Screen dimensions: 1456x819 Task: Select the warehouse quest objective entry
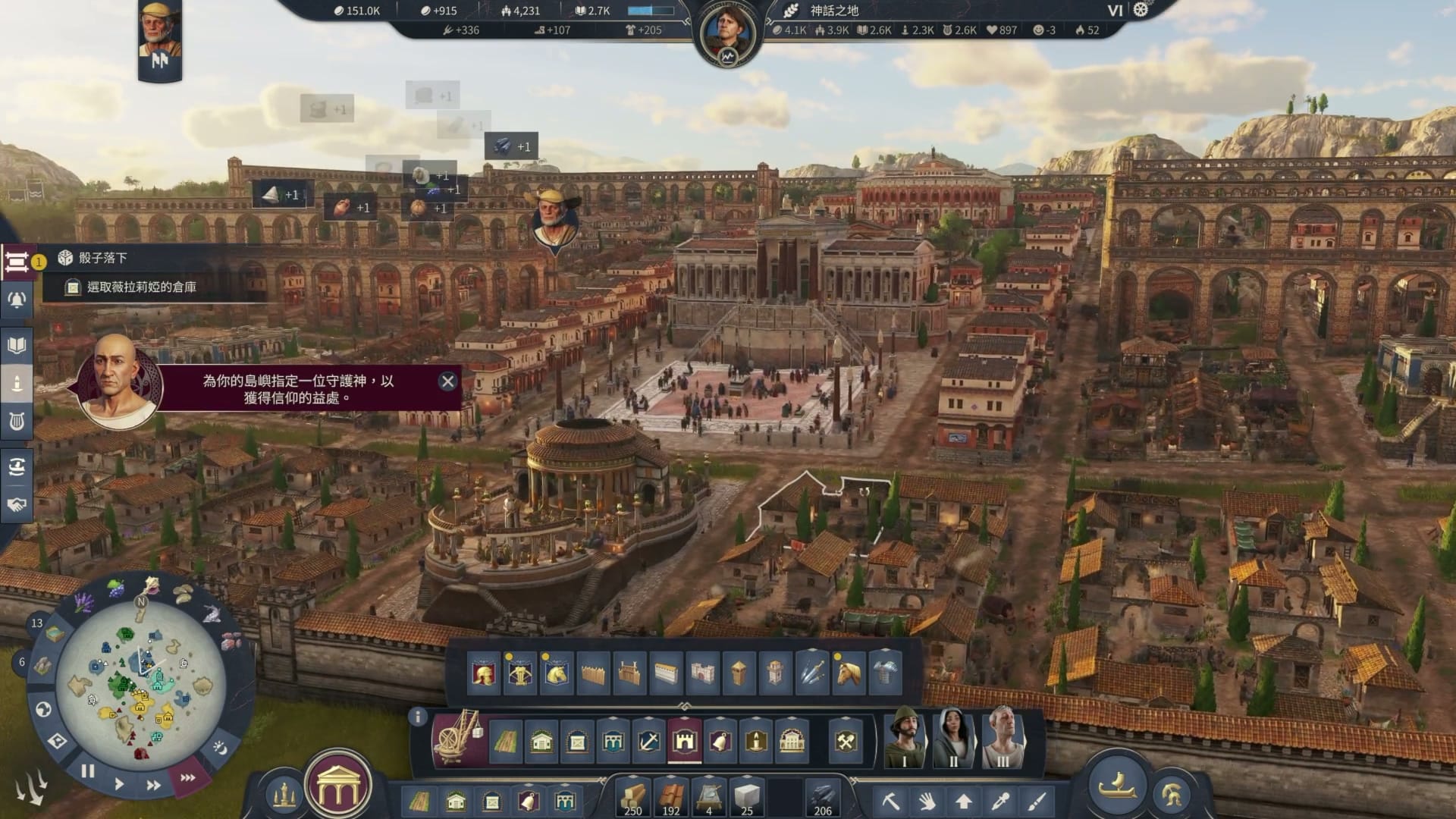coord(141,287)
